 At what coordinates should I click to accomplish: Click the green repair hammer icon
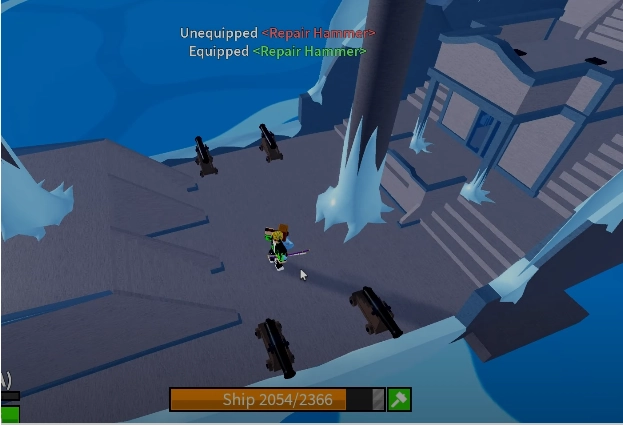coord(399,399)
